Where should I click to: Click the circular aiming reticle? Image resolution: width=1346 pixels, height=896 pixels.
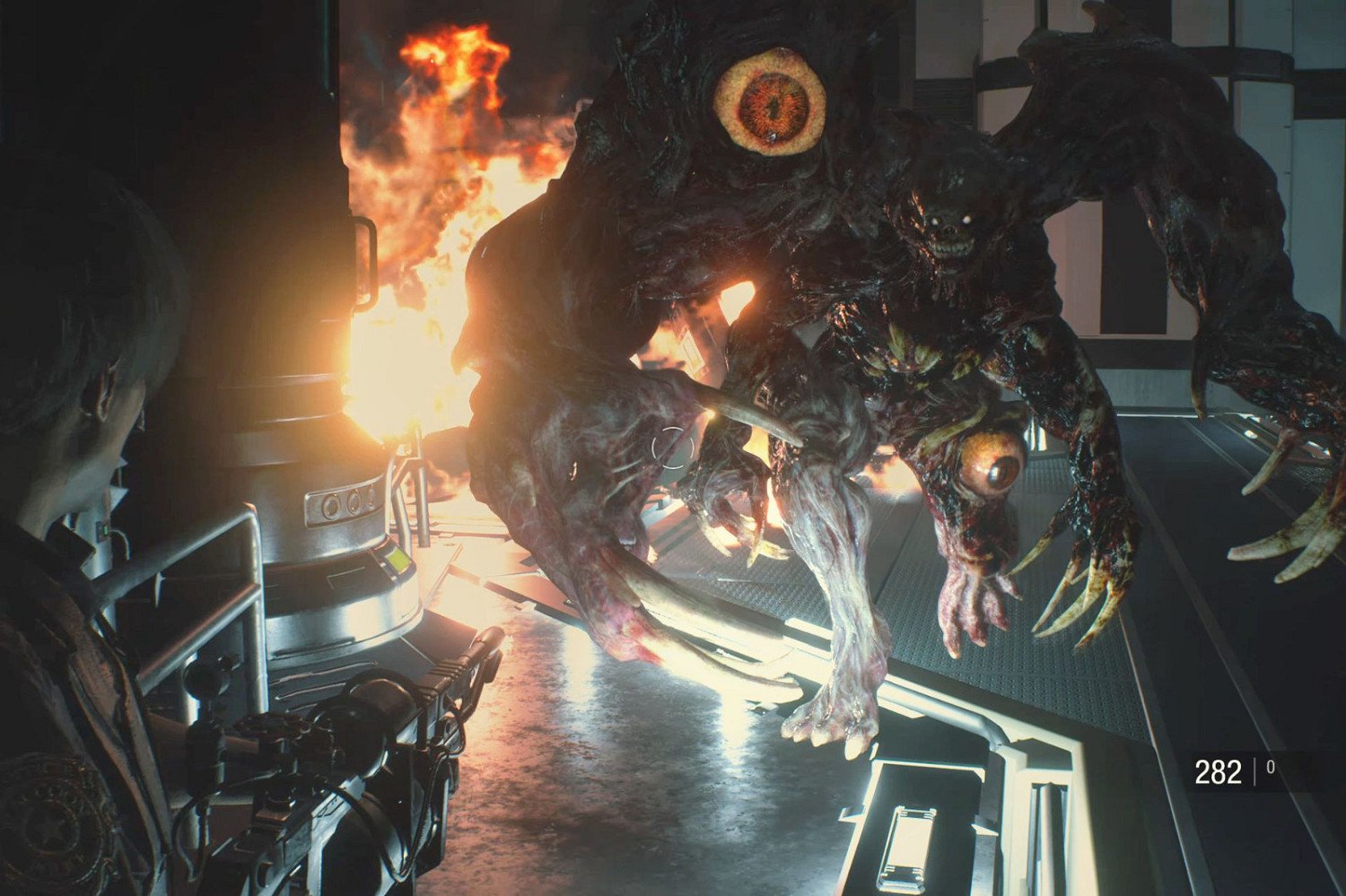[672, 446]
